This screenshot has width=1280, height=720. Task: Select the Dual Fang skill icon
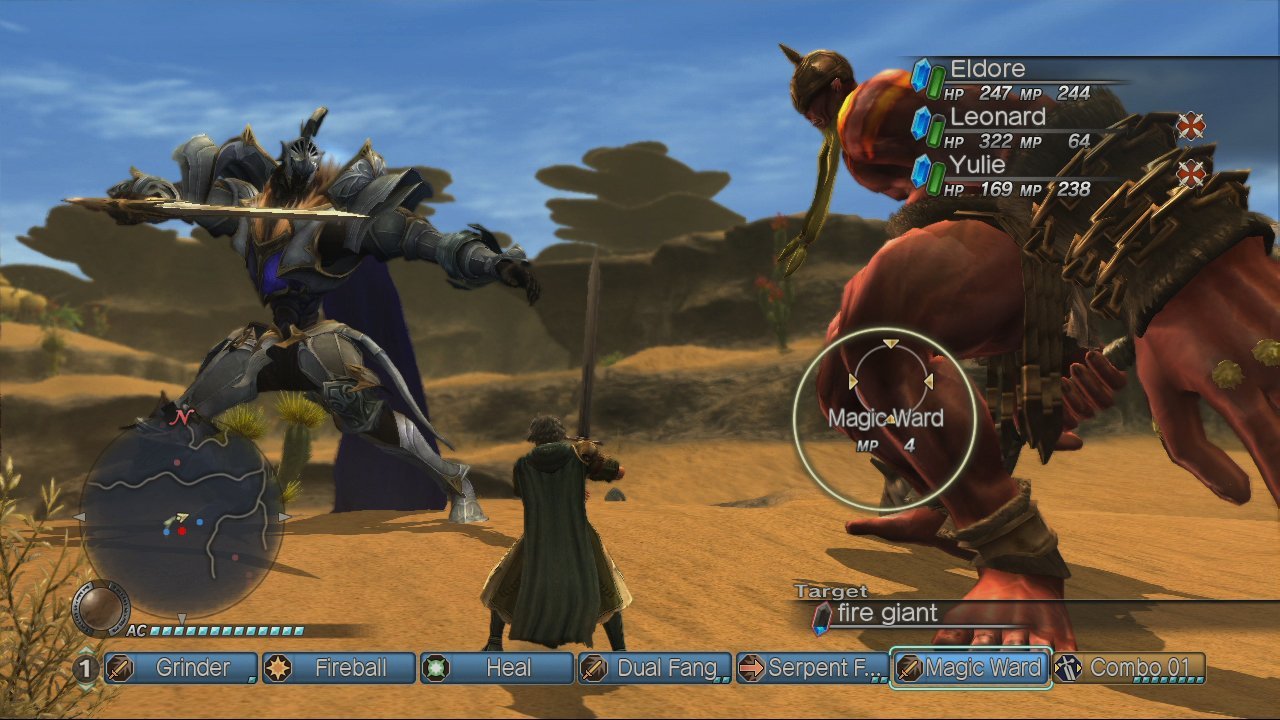[592, 668]
